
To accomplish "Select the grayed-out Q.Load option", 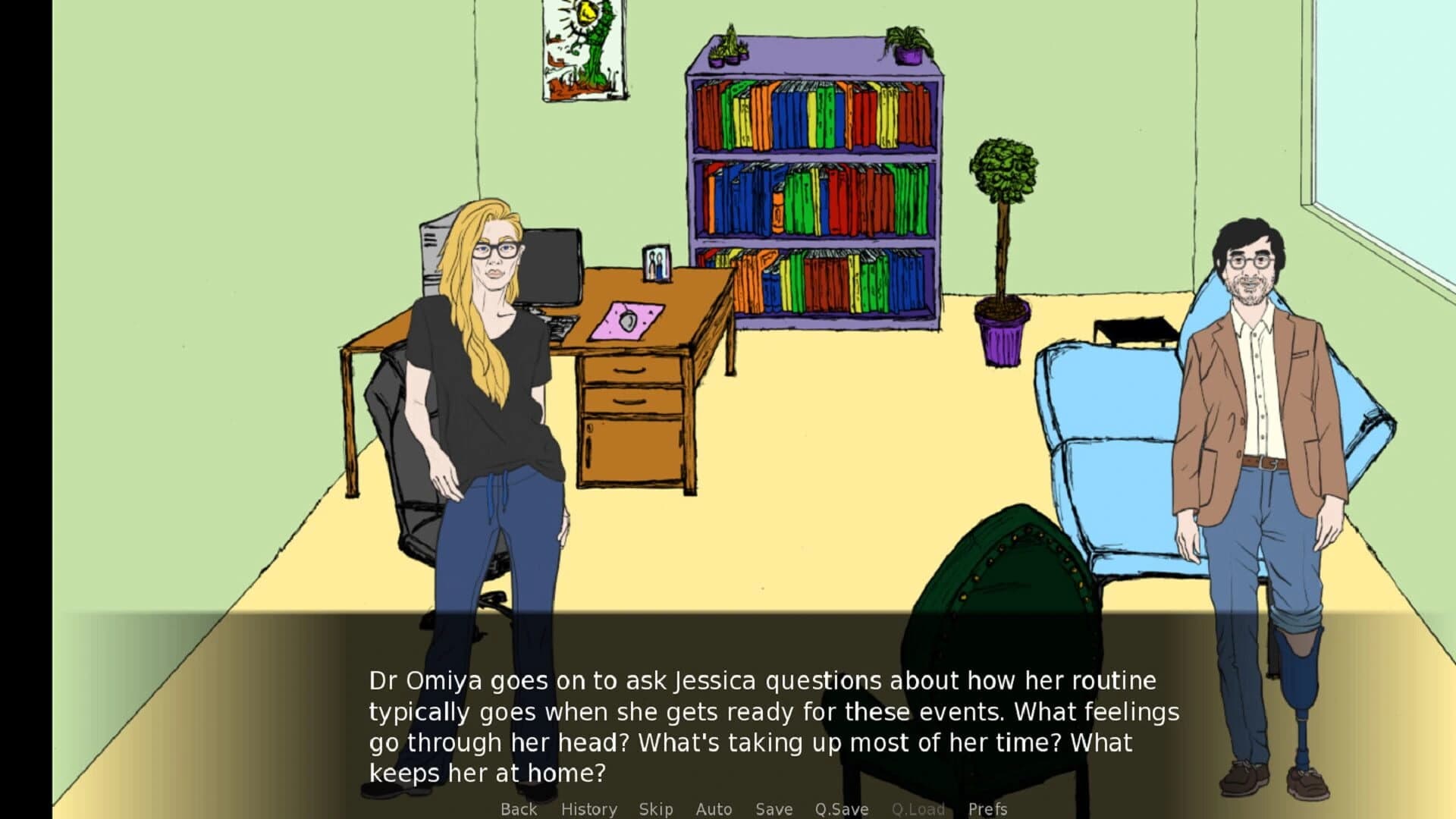I will pyautogui.click(x=918, y=809).
